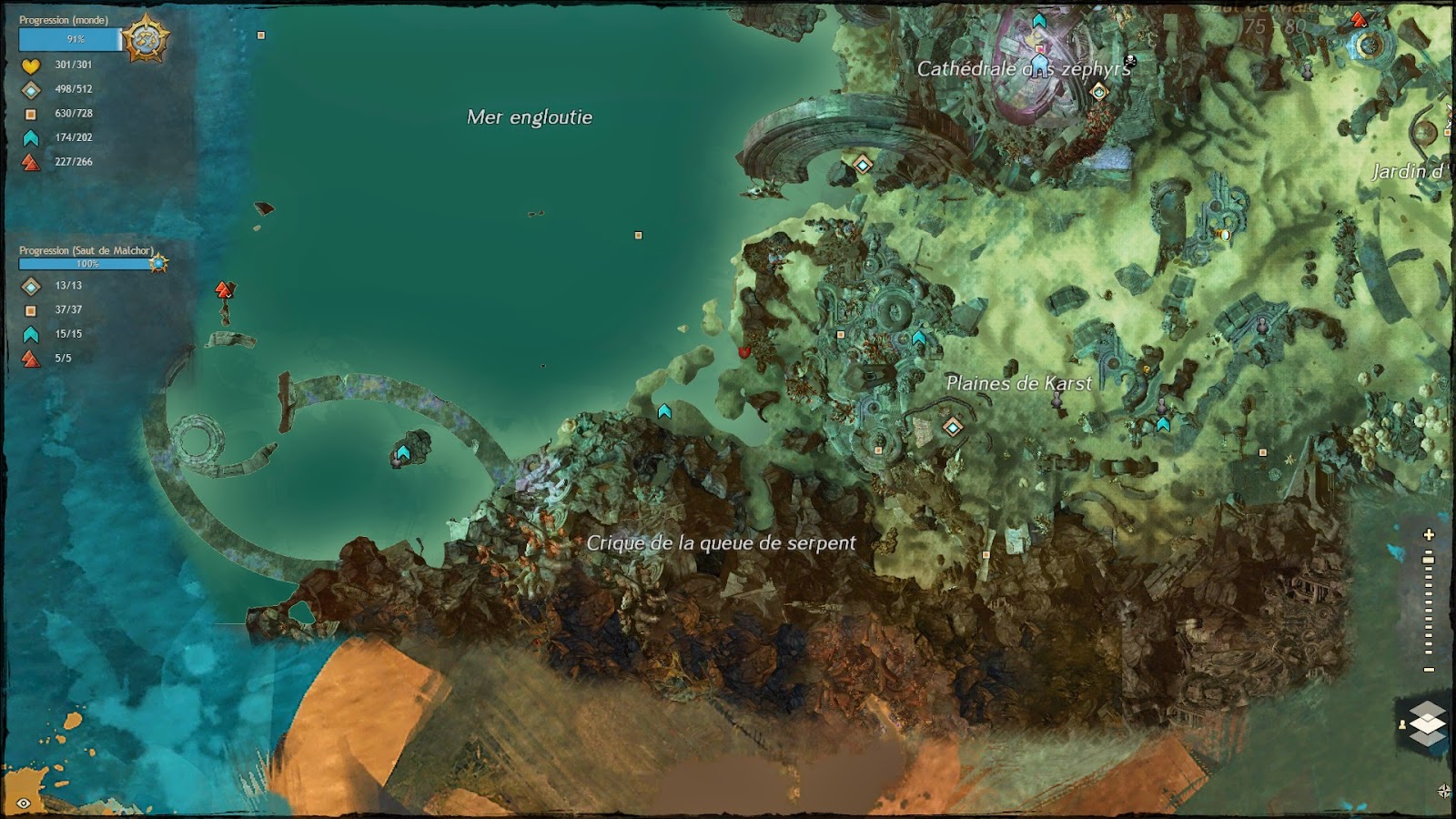Click the 100% star beside the Saut de Malchor progress bar
The height and width of the screenshot is (819, 1456).
(x=159, y=261)
